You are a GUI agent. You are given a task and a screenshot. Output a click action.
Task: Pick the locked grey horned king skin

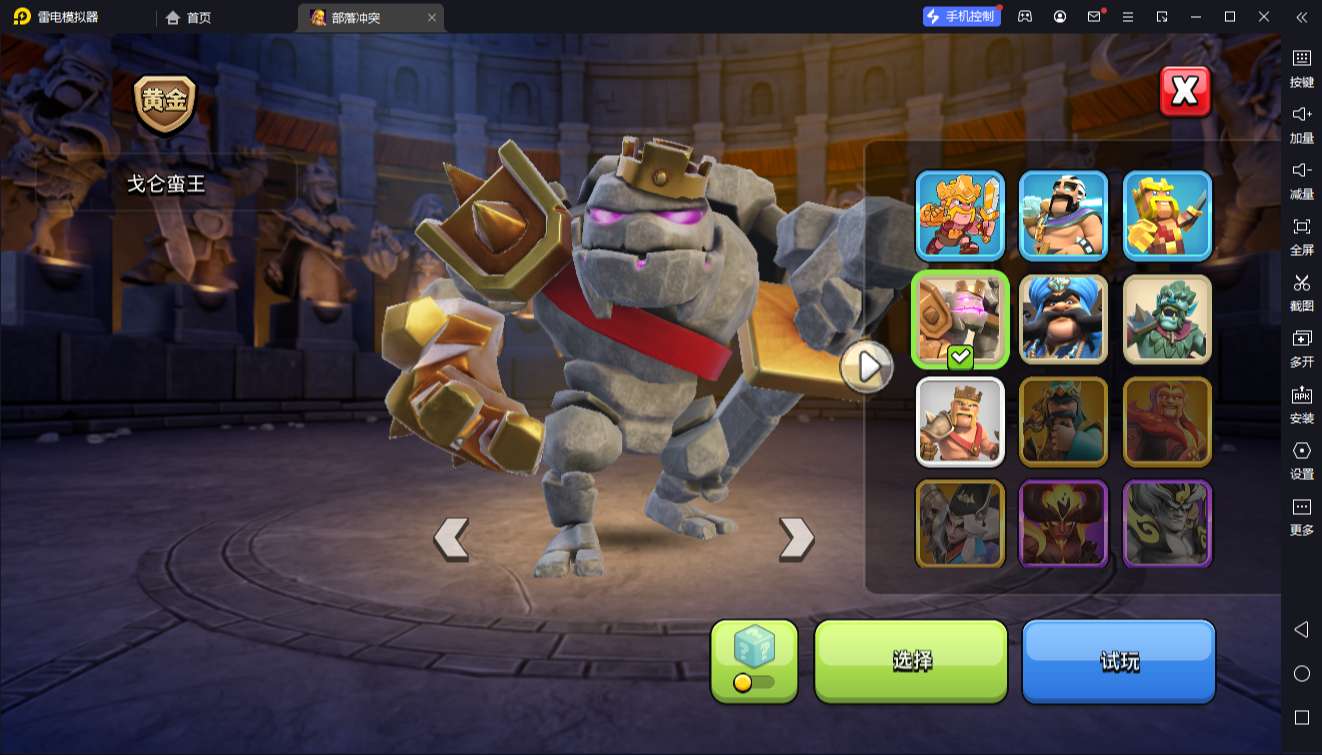[1167, 524]
